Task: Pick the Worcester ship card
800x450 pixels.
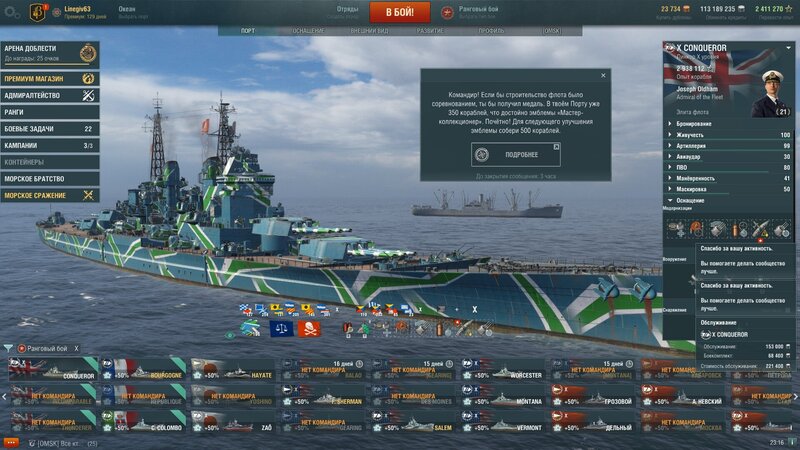Action: (x=503, y=370)
